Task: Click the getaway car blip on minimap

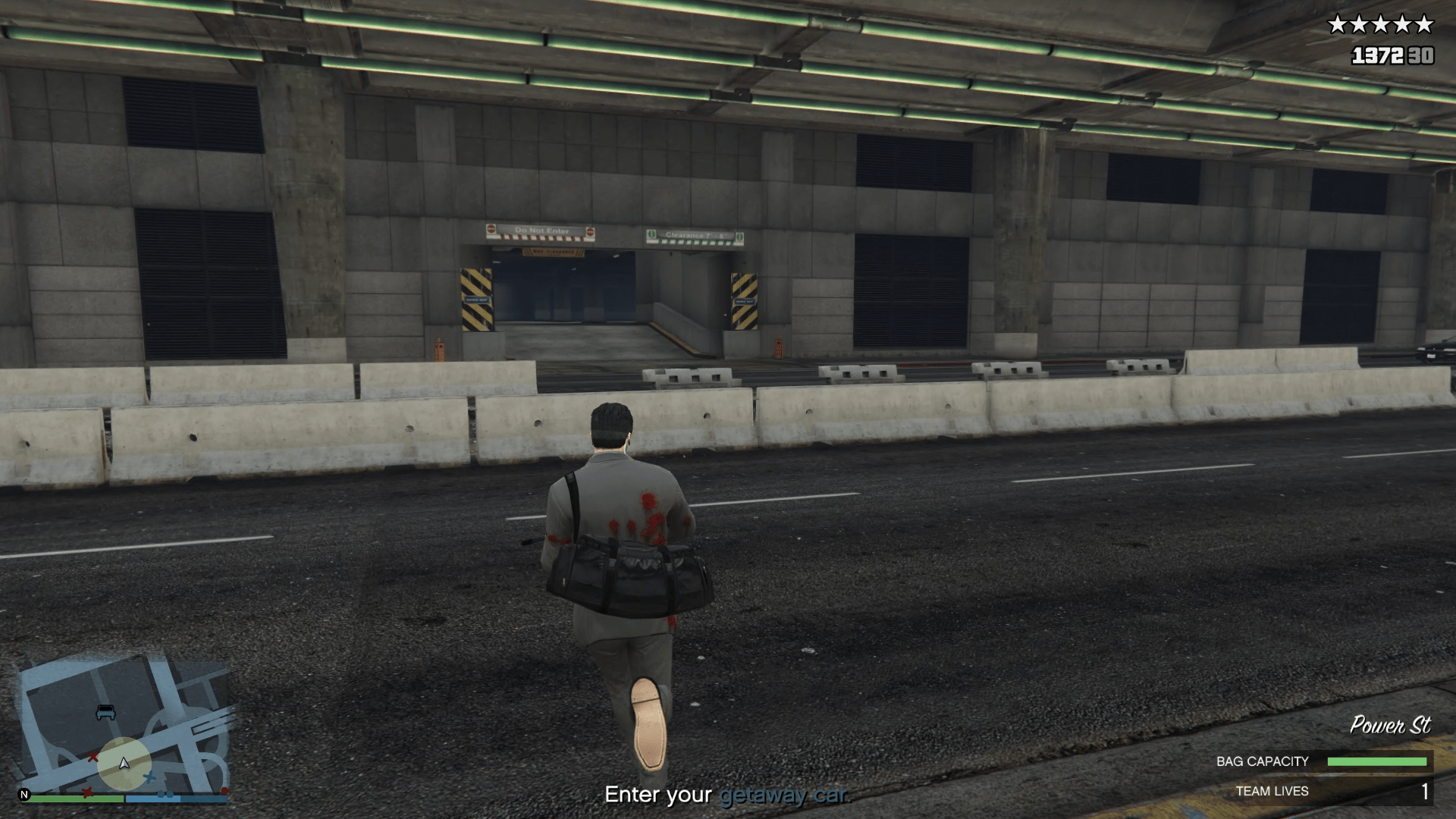Action: pyautogui.click(x=105, y=712)
